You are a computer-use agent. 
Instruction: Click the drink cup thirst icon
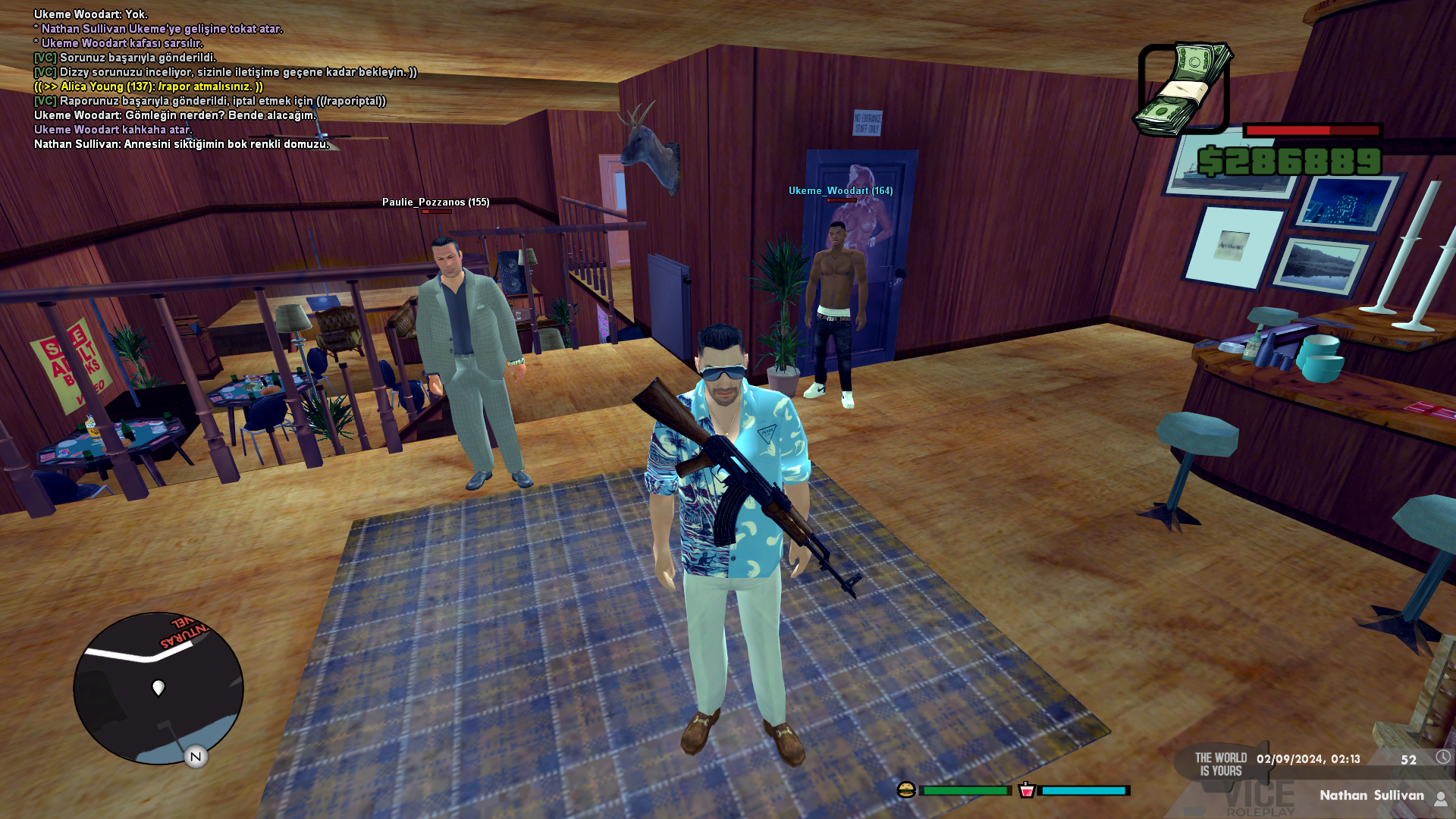click(1027, 790)
